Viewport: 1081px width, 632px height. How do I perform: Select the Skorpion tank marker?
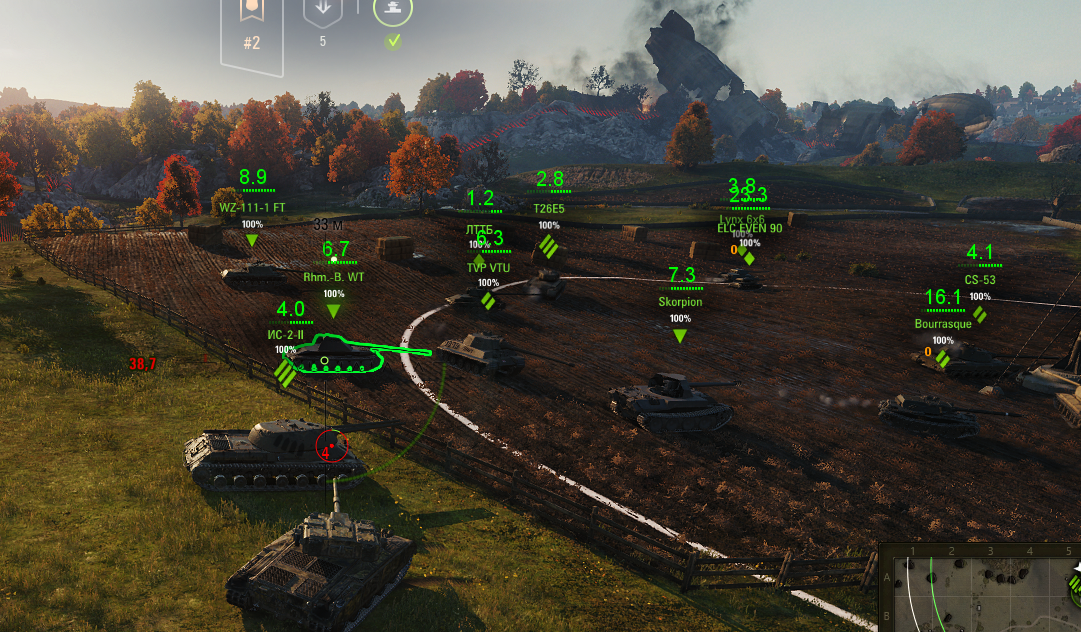[x=680, y=302]
